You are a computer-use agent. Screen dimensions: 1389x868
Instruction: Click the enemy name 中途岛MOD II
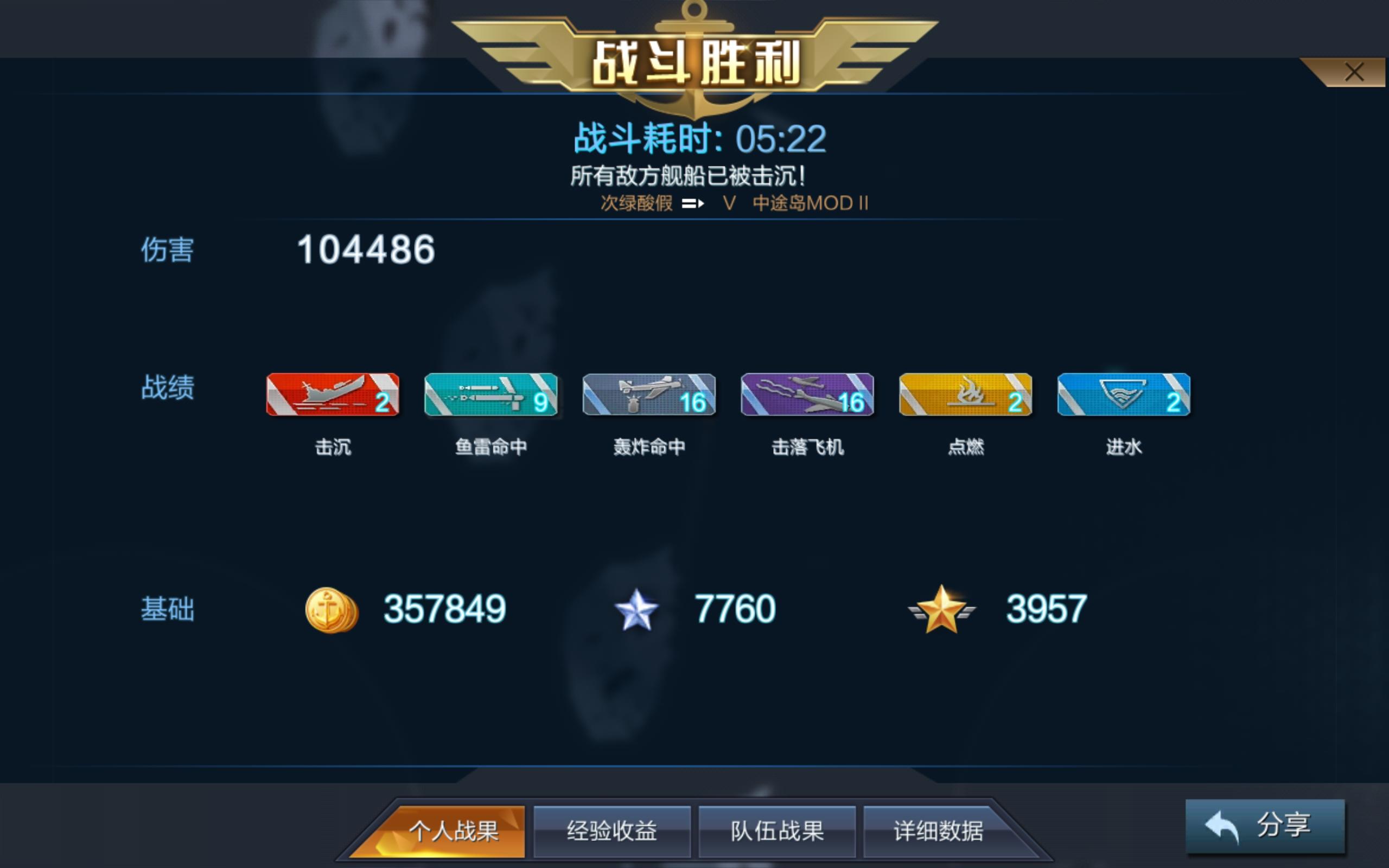[811, 203]
